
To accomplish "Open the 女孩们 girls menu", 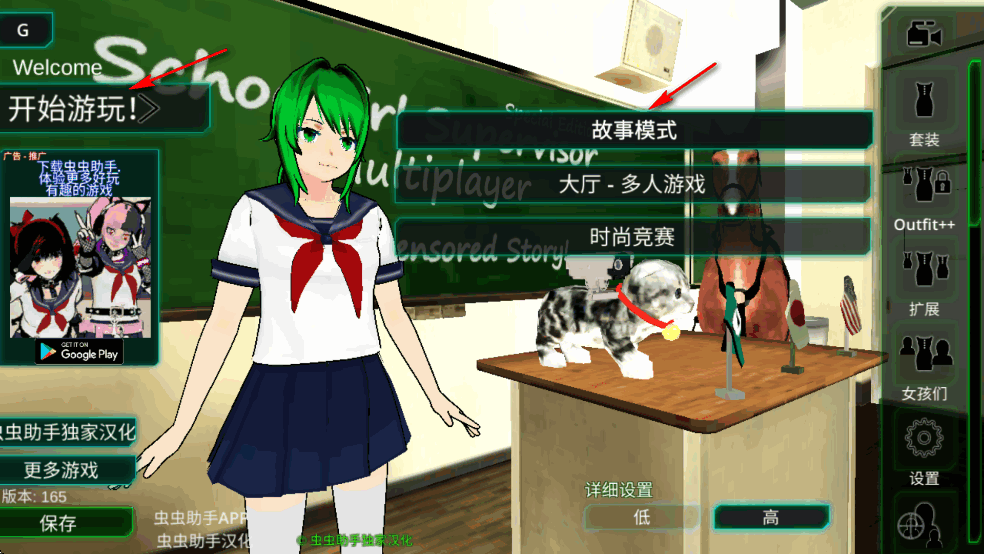I will click(x=924, y=365).
